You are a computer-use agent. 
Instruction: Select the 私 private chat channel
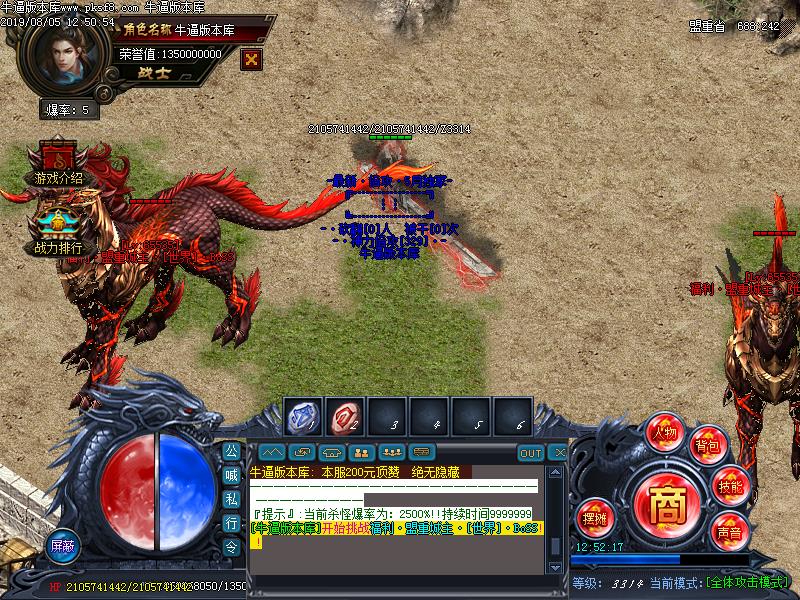click(x=231, y=499)
